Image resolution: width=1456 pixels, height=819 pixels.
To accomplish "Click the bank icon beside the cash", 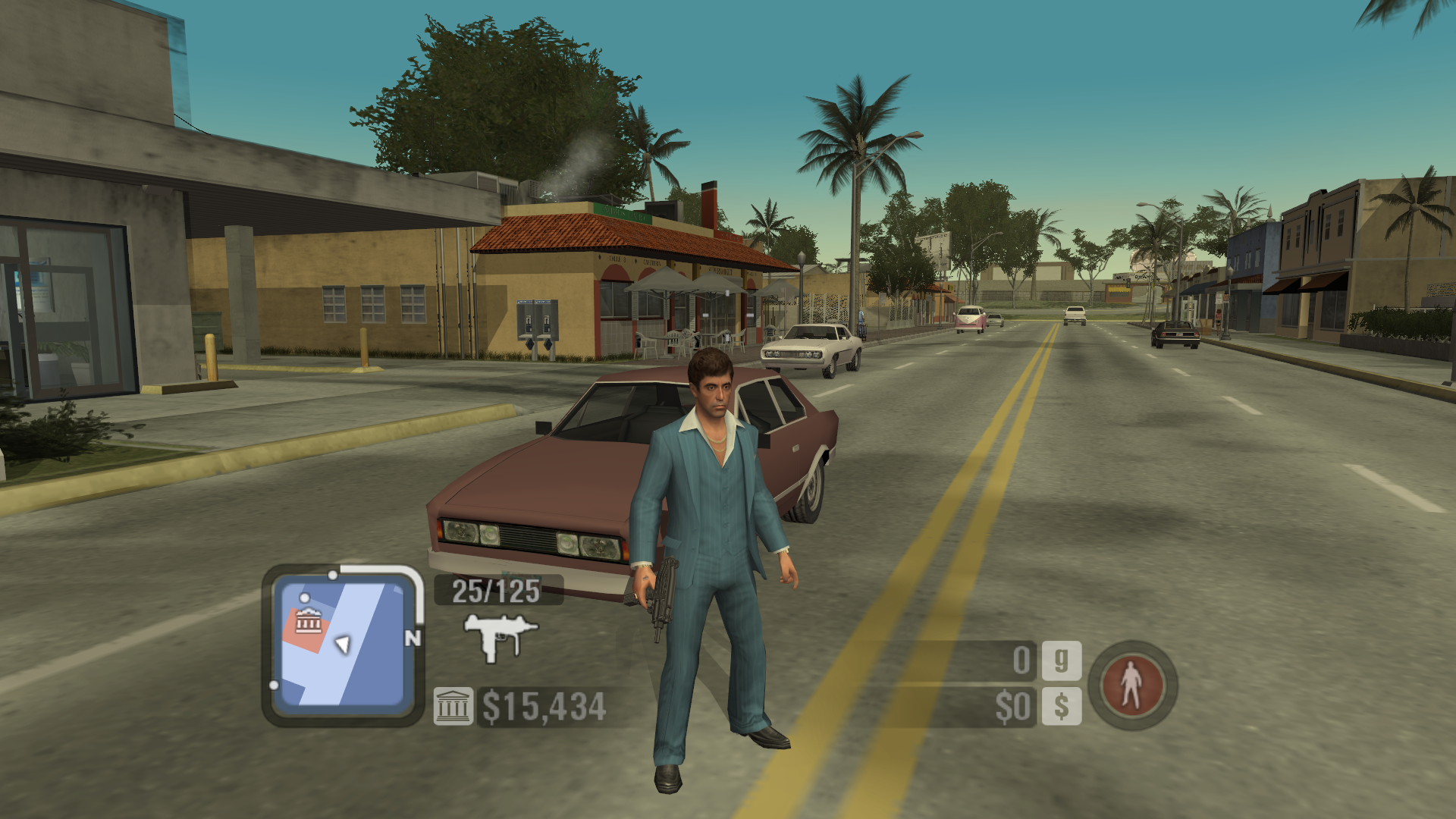I will point(453,707).
